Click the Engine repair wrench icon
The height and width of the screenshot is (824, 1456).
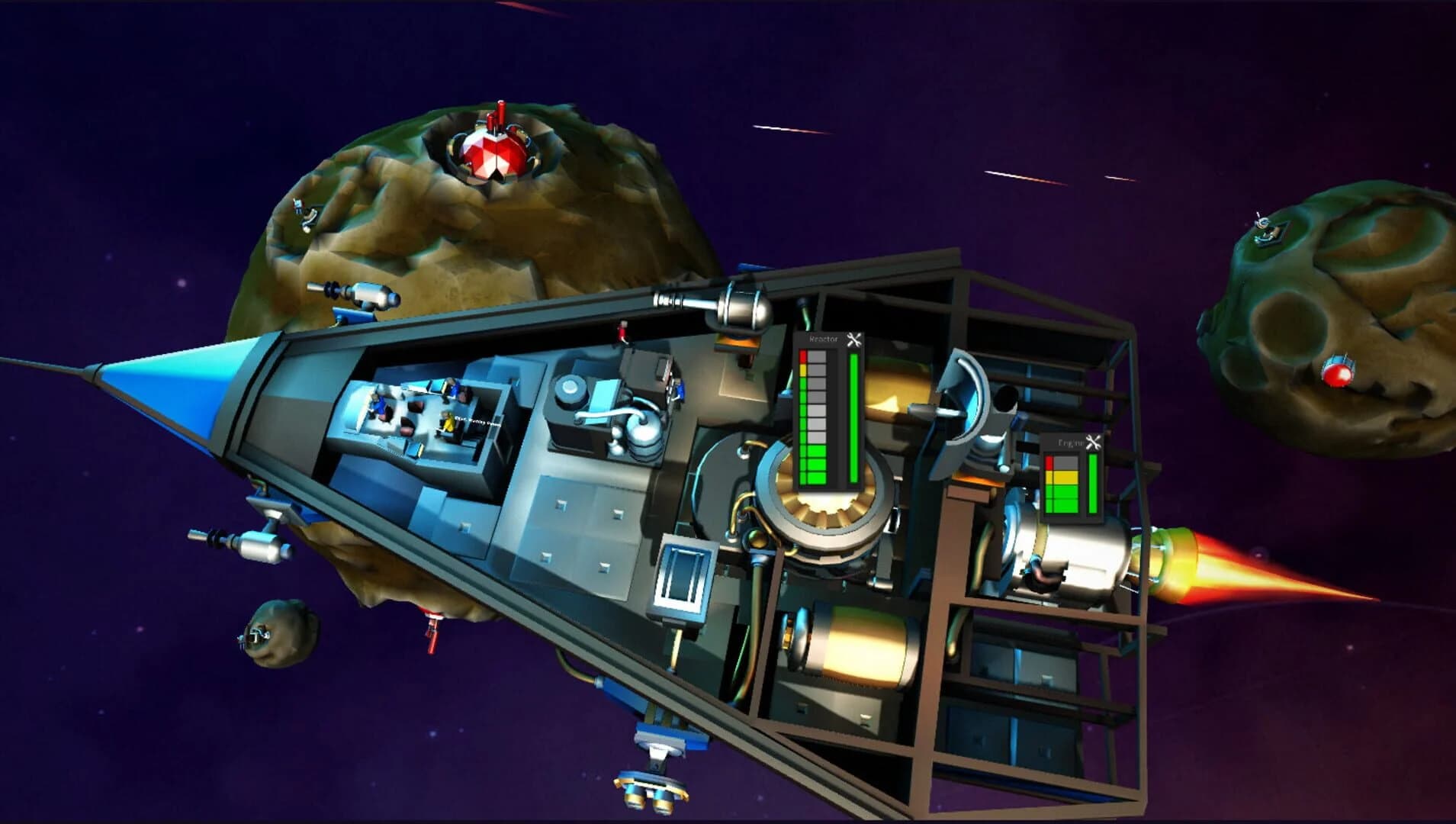[1094, 442]
